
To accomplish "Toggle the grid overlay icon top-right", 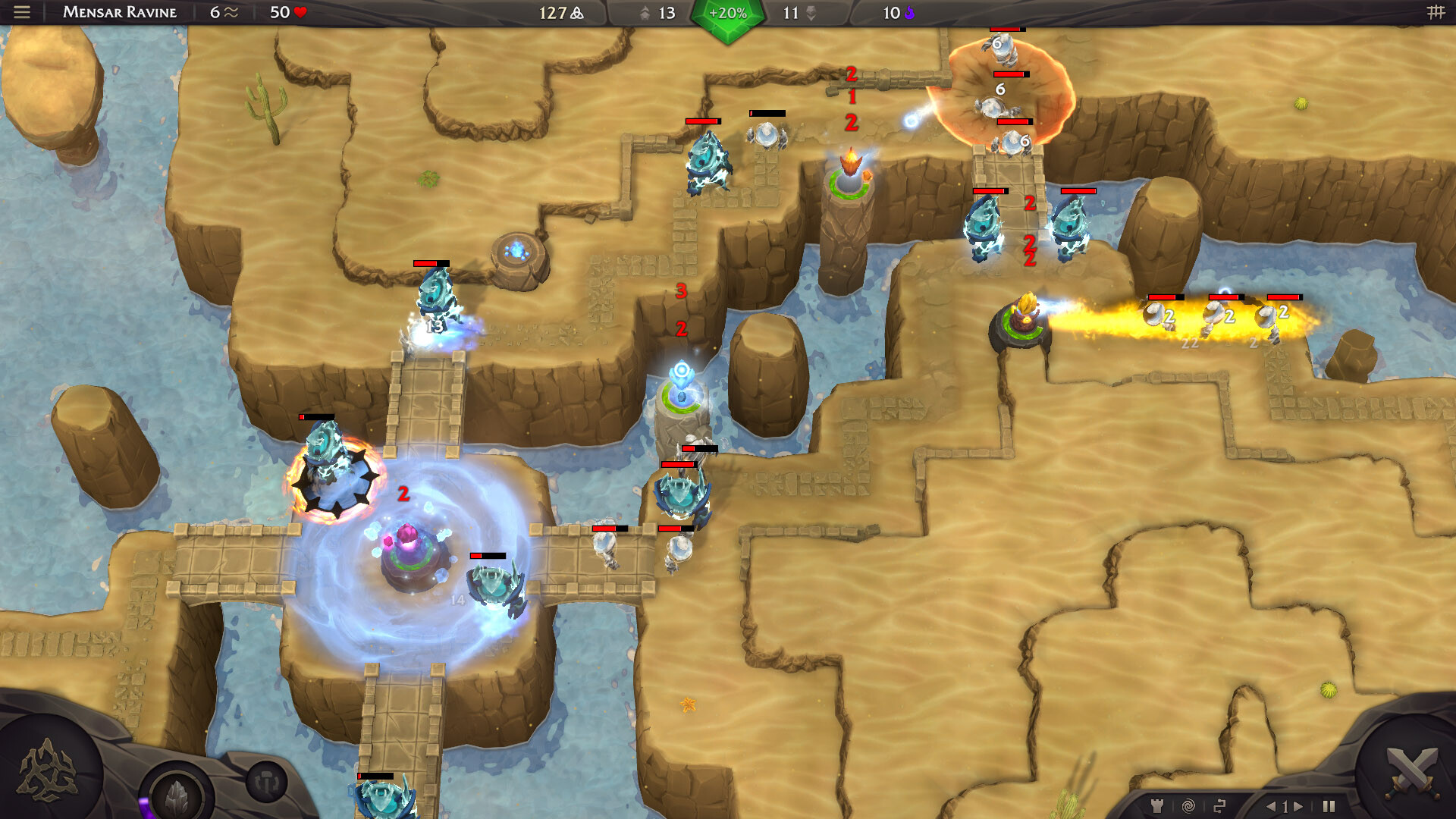I will (1436, 12).
